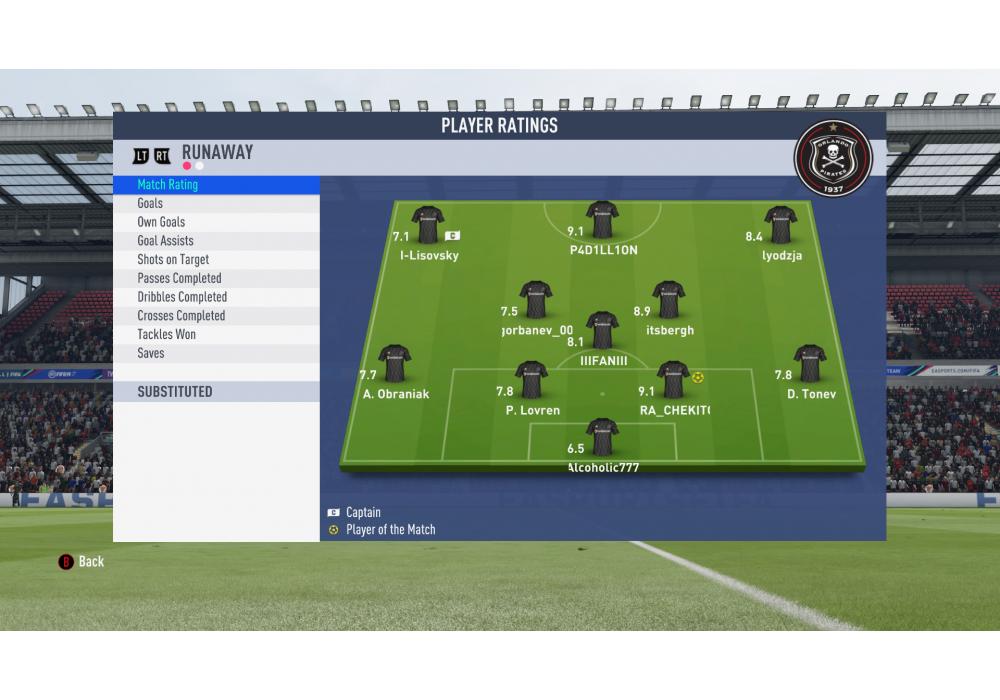Choose player lyodzja's shirt icon
The height and width of the screenshot is (700, 1000).
(x=780, y=225)
